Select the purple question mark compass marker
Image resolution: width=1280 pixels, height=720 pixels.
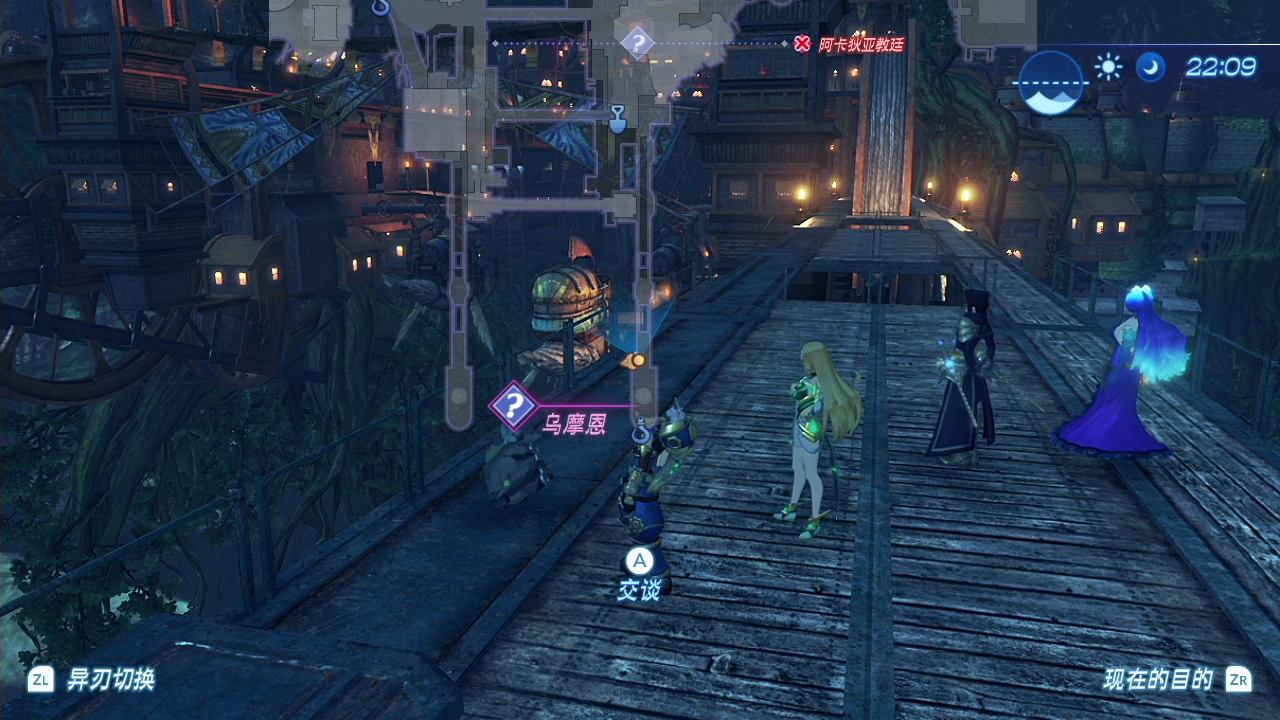point(637,43)
